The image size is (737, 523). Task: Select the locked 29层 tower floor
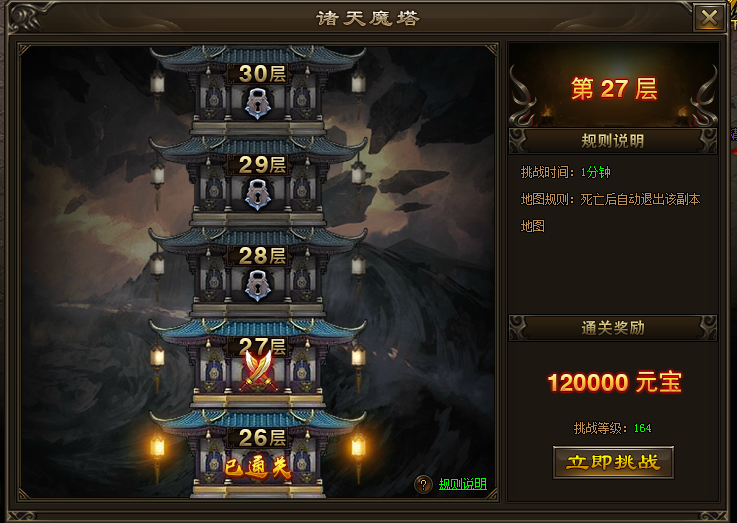coord(257,187)
